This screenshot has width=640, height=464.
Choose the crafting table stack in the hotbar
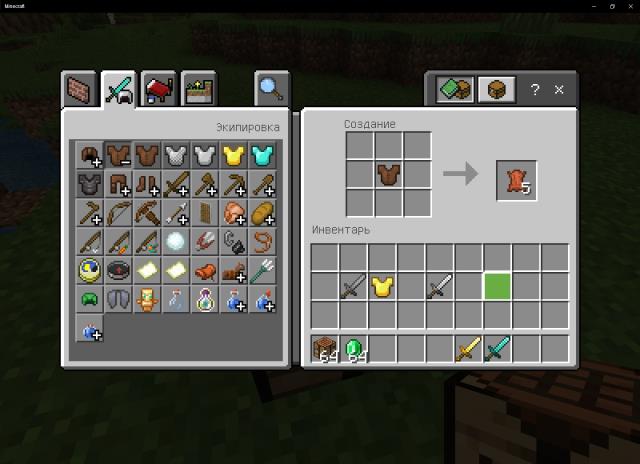tap(323, 349)
